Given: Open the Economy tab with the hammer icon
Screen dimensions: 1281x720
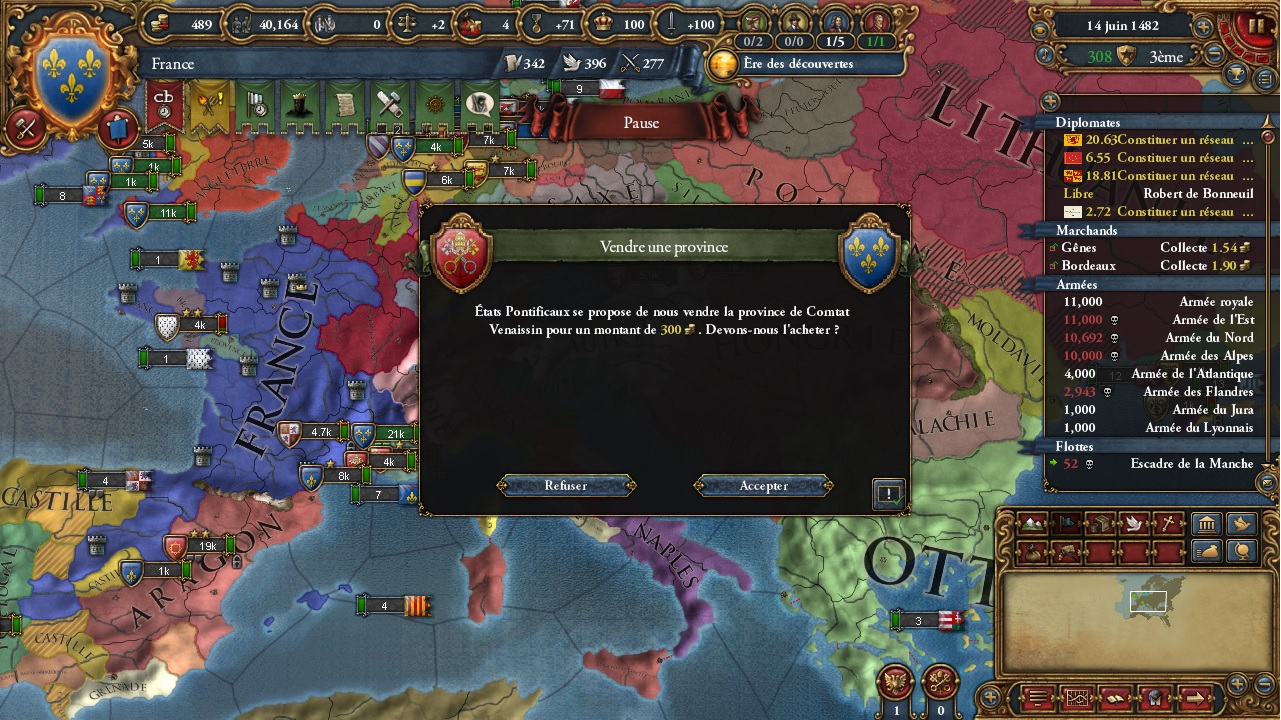Looking at the screenshot, I should click(x=391, y=106).
